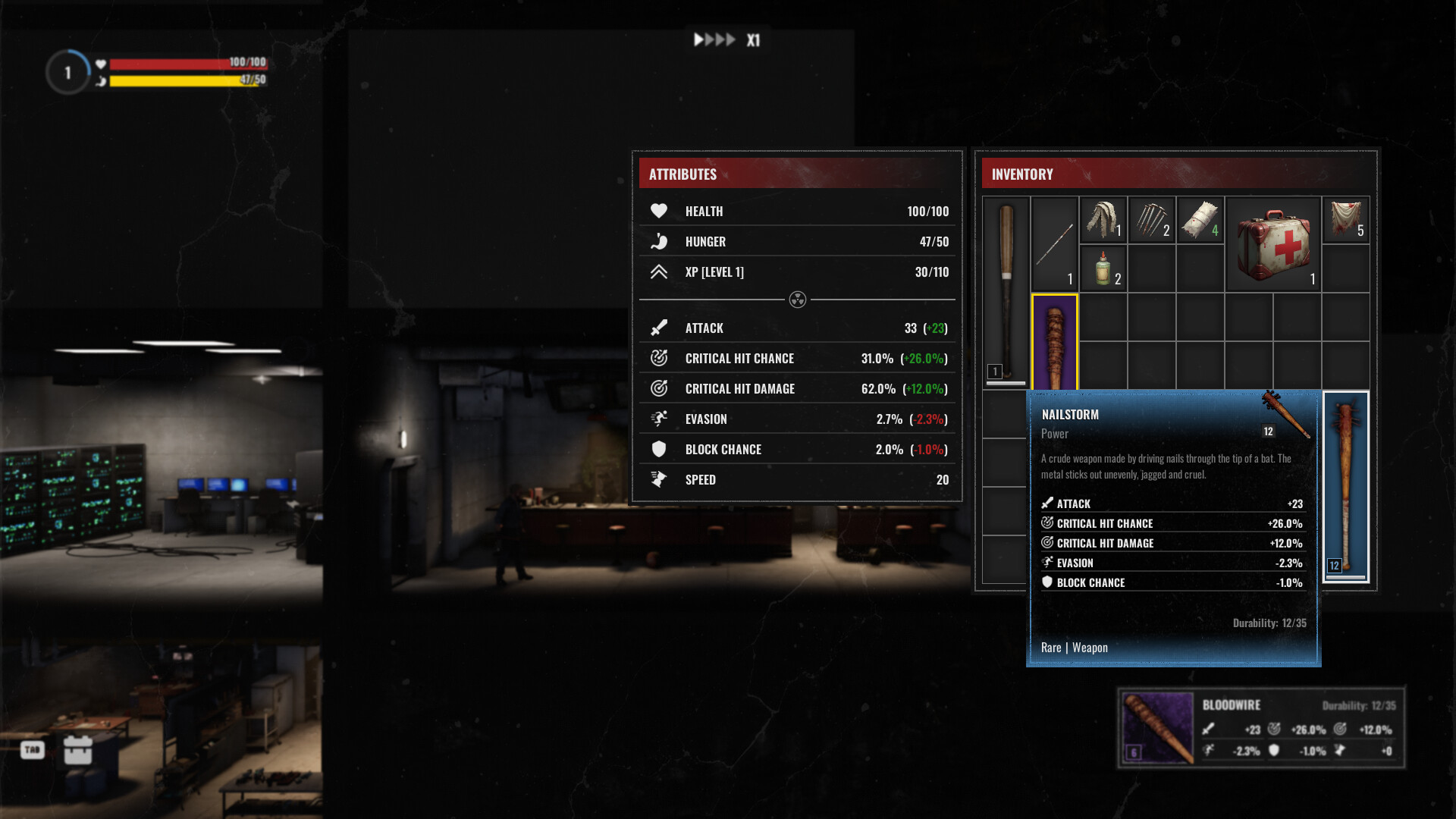The width and height of the screenshot is (1456, 819).
Task: Click the Attack sword icon in Attributes
Action: (x=658, y=328)
